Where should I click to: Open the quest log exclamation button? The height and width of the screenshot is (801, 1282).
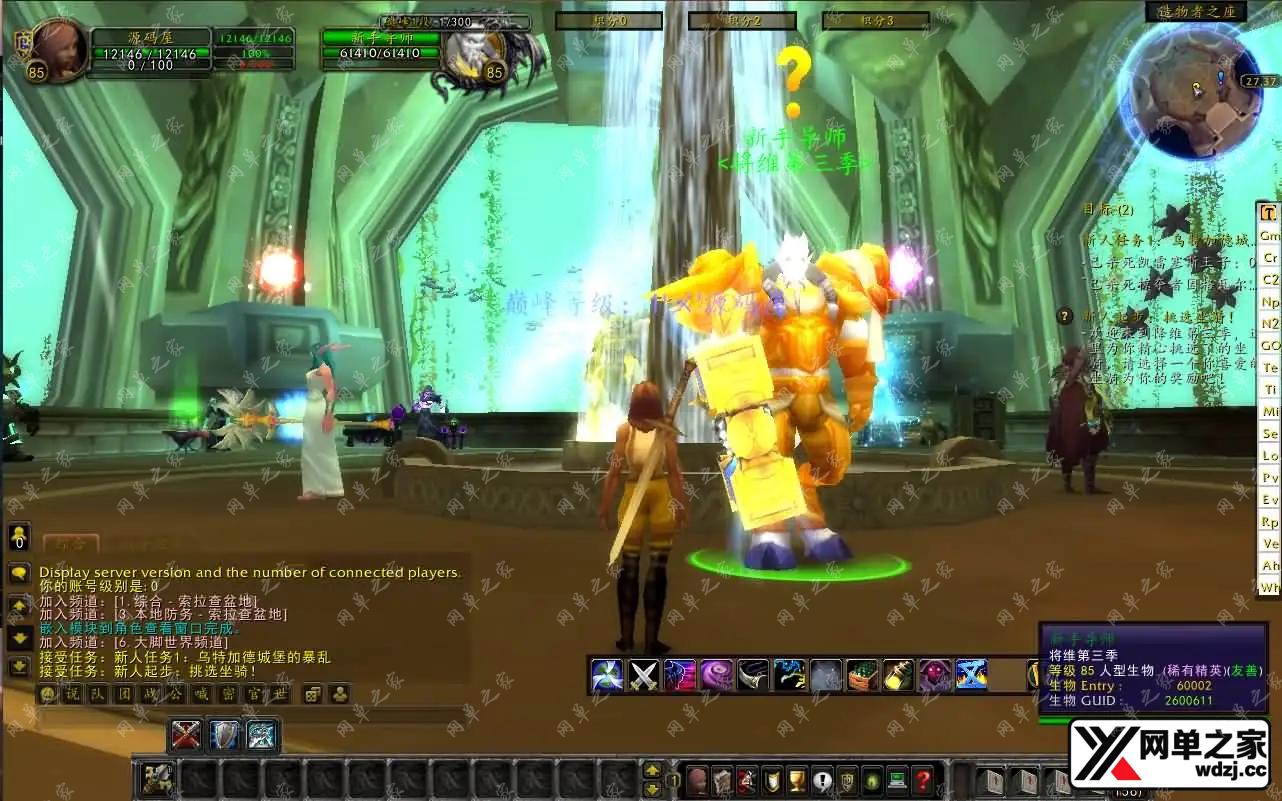[x=822, y=780]
